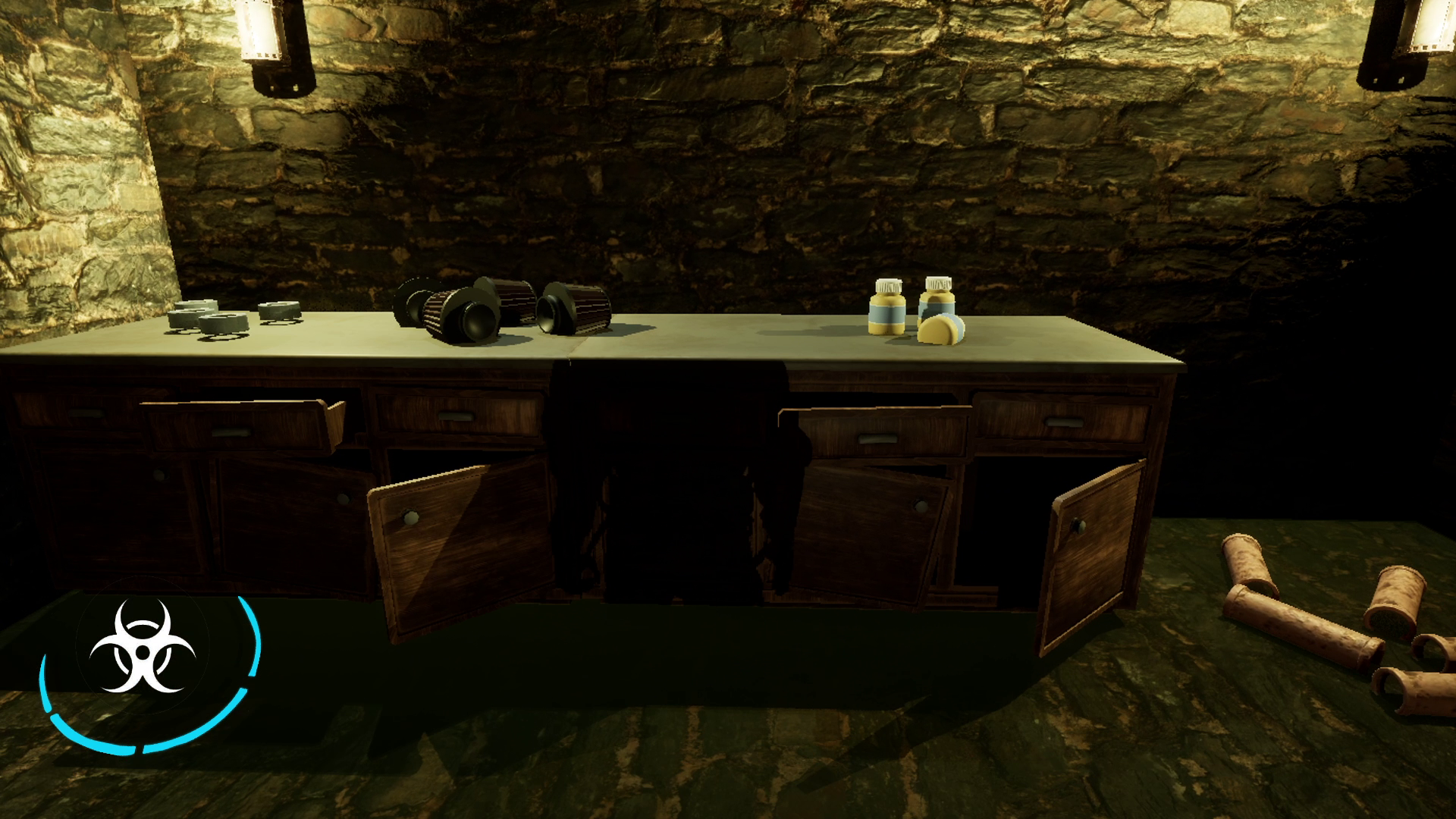The image size is (1456, 819).
Task: Open the second drawer with metal handle
Action: click(x=455, y=417)
